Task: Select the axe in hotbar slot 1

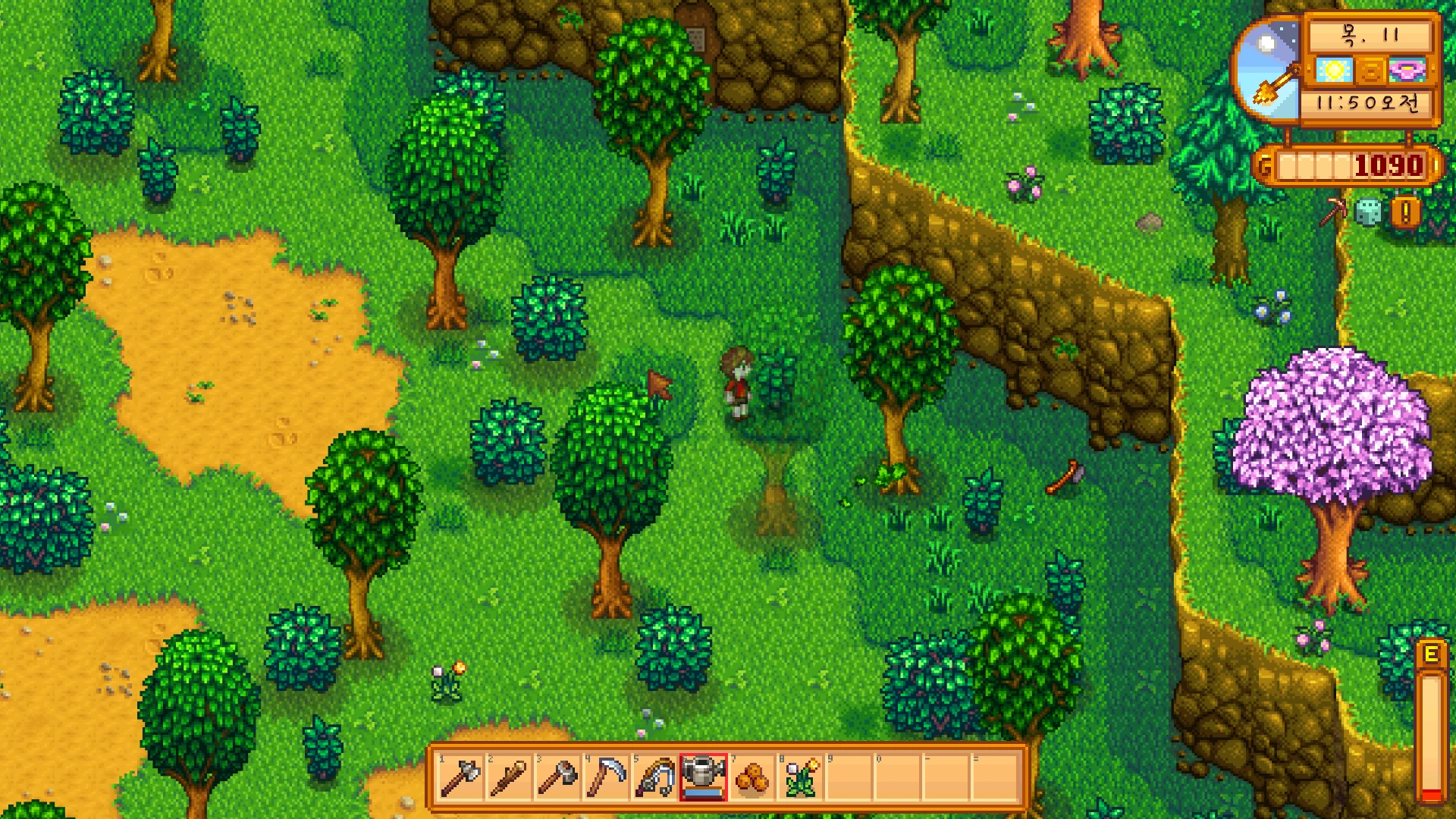Action: tap(460, 777)
